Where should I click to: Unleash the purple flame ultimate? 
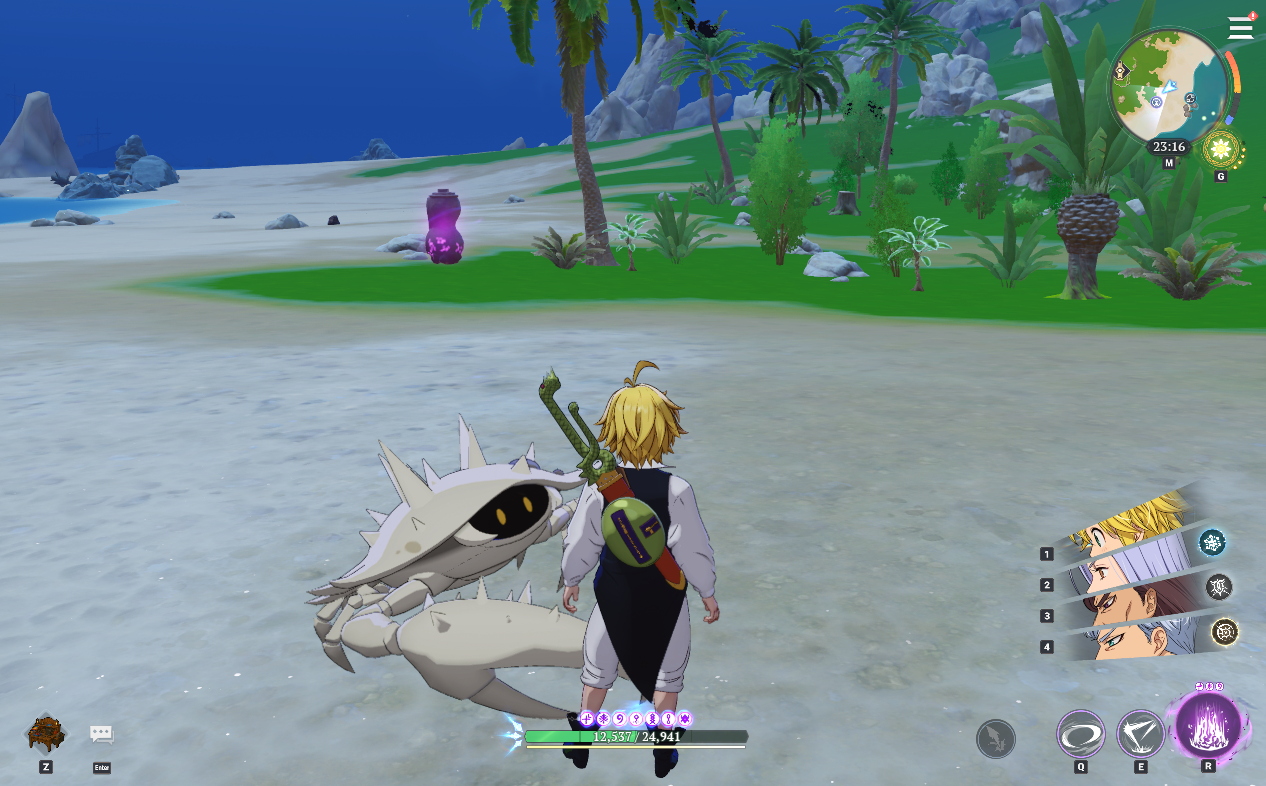(x=1208, y=725)
